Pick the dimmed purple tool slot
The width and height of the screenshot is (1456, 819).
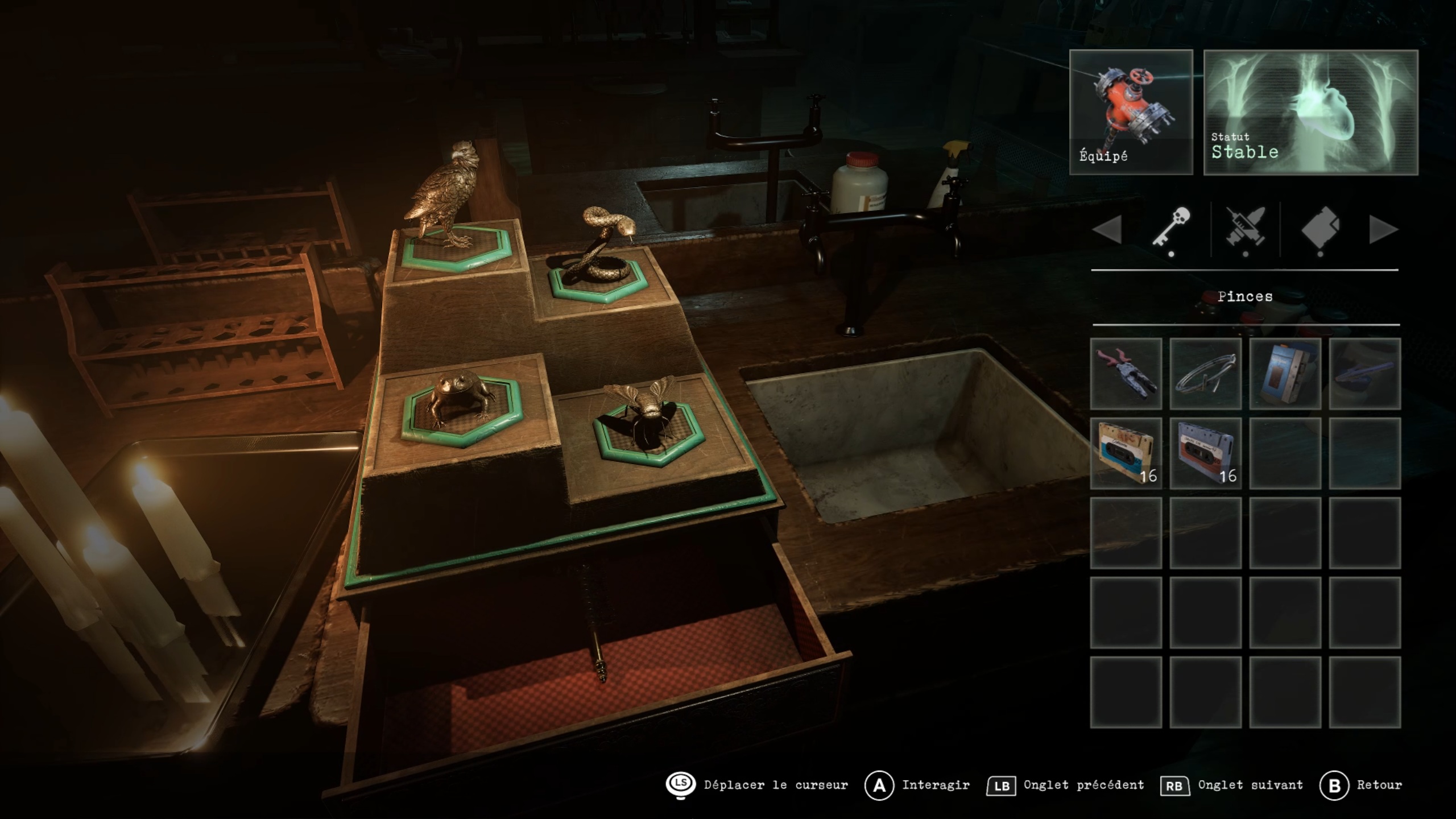pos(1364,374)
